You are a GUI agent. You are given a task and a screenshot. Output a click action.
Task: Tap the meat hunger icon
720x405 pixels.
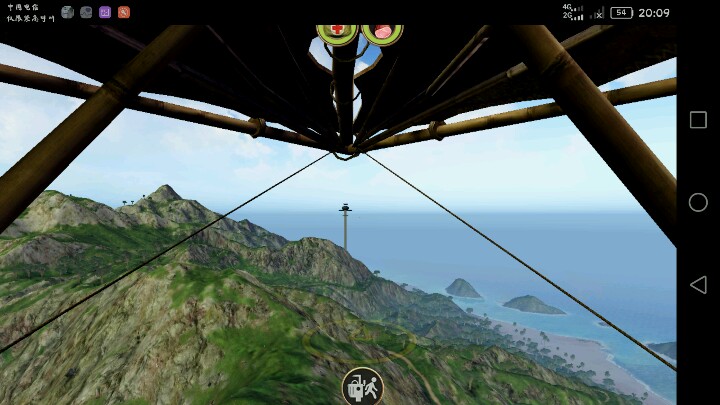(x=381, y=31)
